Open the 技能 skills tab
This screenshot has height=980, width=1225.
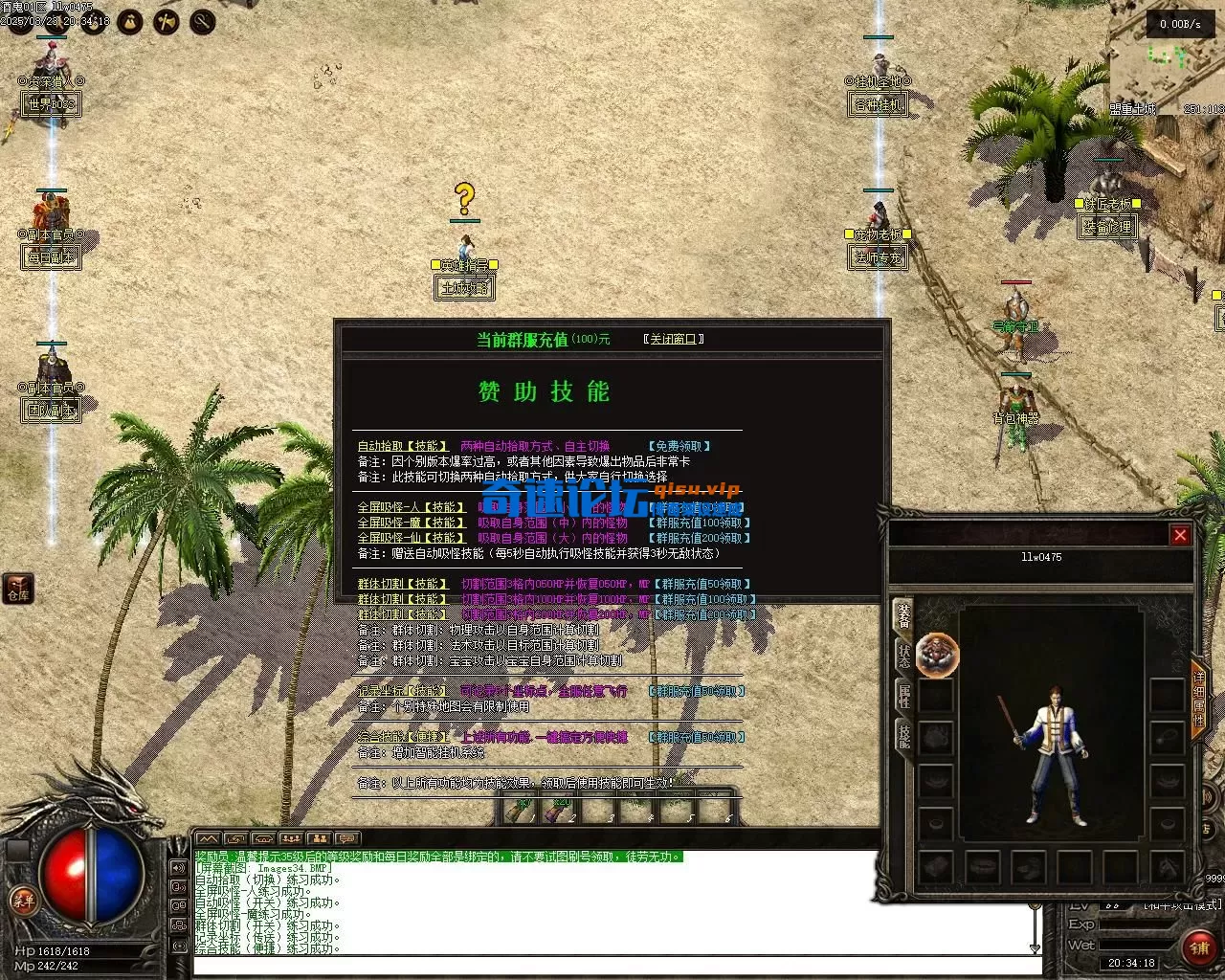tap(903, 735)
